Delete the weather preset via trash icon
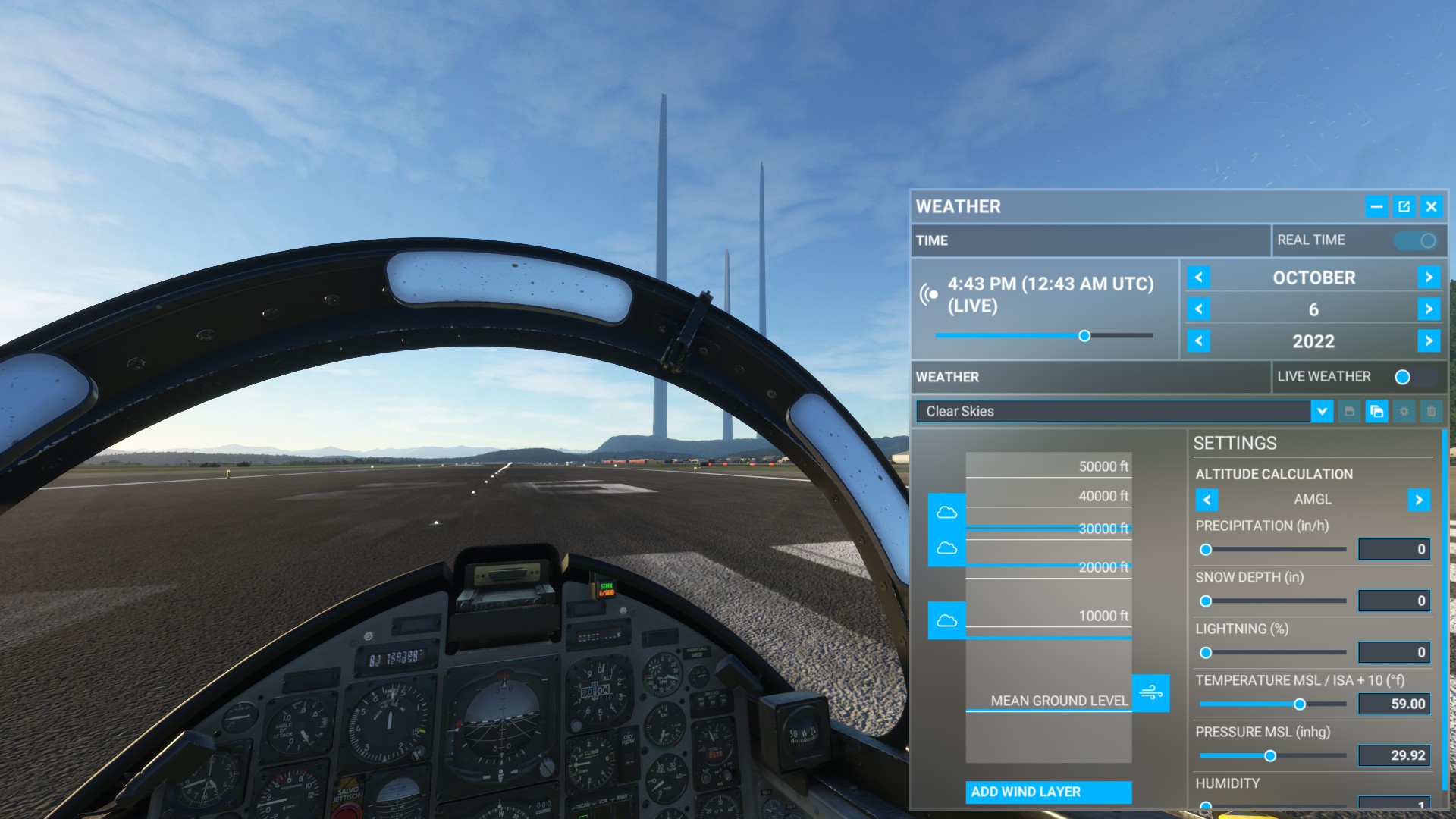This screenshot has height=819, width=1456. click(1431, 412)
